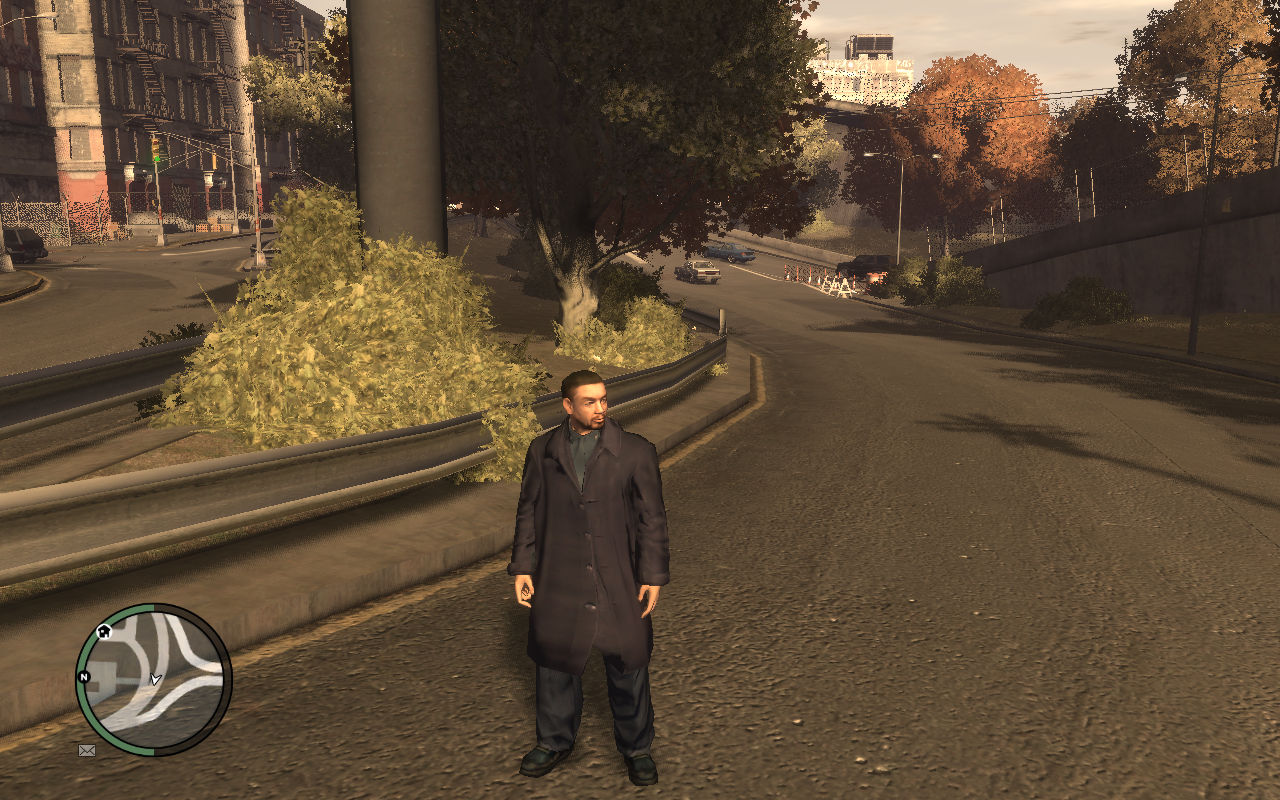This screenshot has height=800, width=1280.
Task: Click the player arrow on the minimap
Action: (155, 679)
